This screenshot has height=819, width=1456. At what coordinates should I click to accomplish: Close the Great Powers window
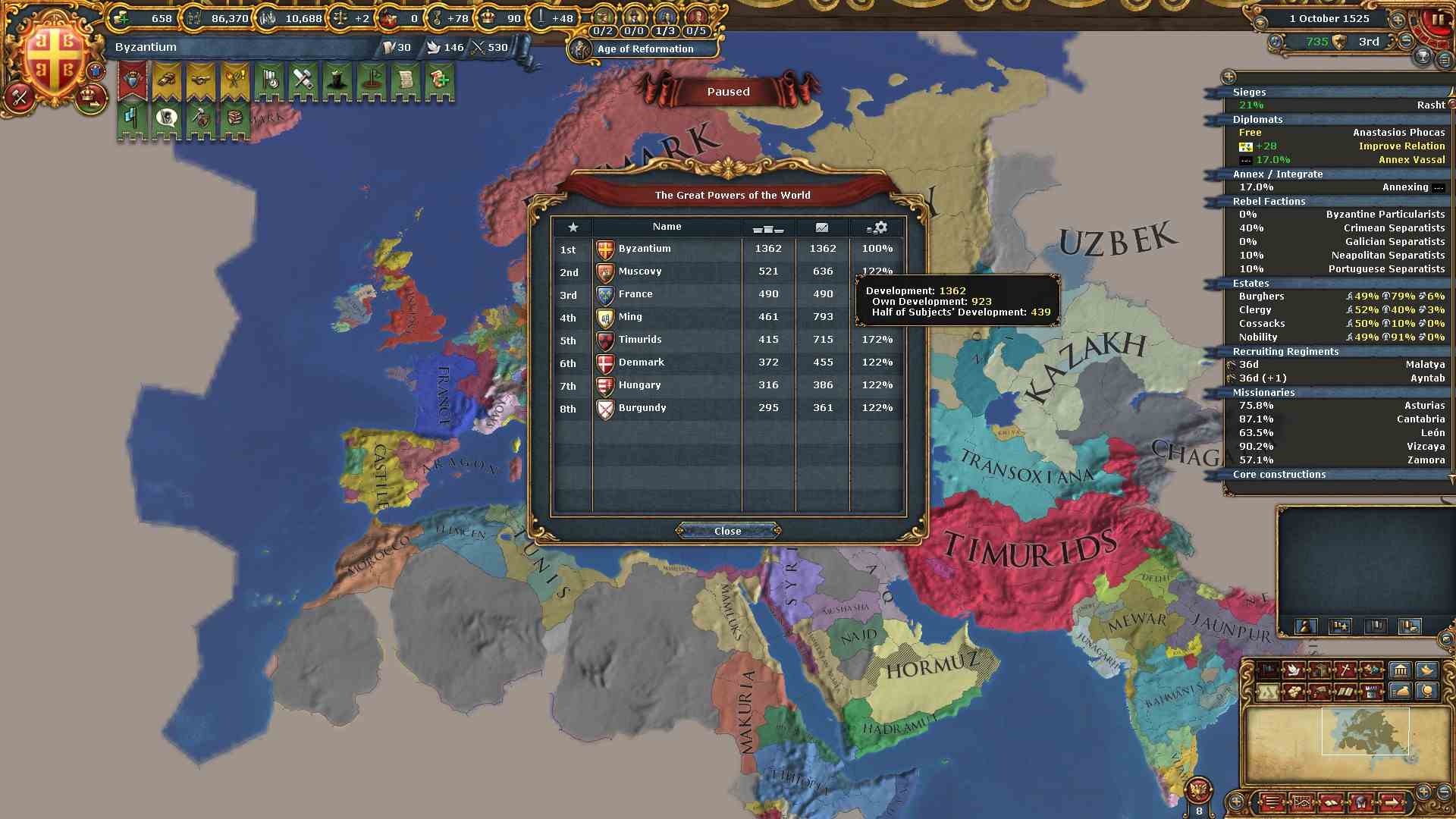(x=727, y=531)
